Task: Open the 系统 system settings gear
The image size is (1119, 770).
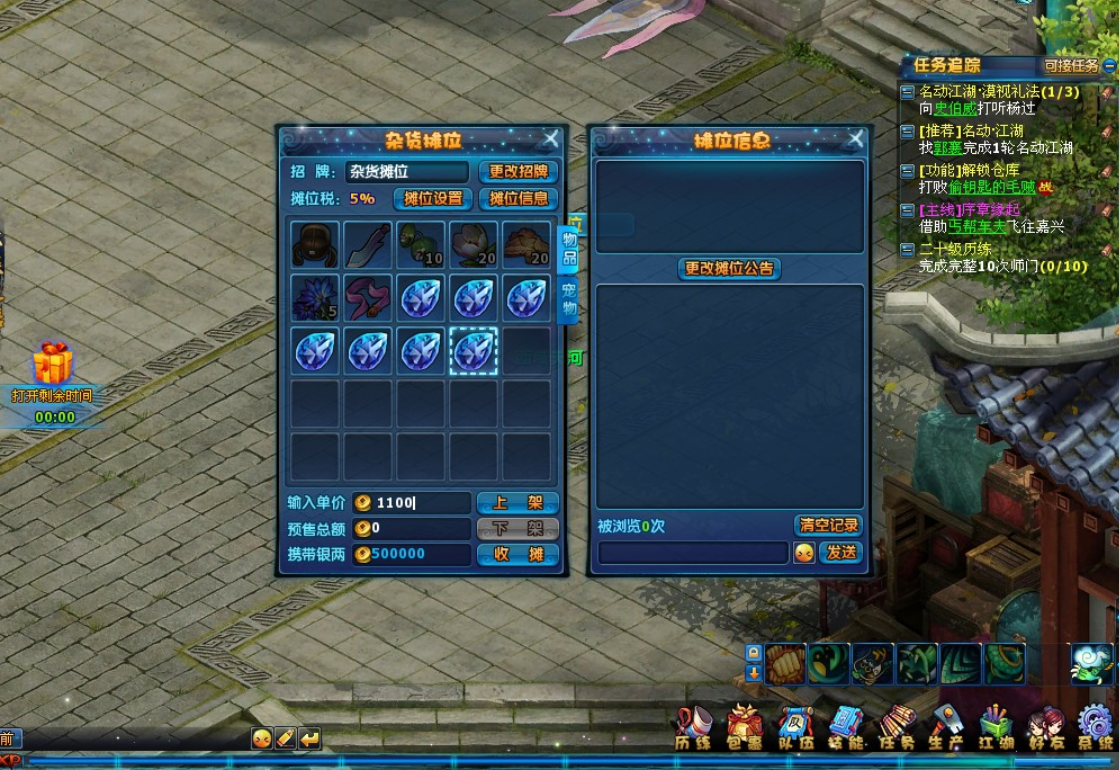Action: [x=1096, y=726]
